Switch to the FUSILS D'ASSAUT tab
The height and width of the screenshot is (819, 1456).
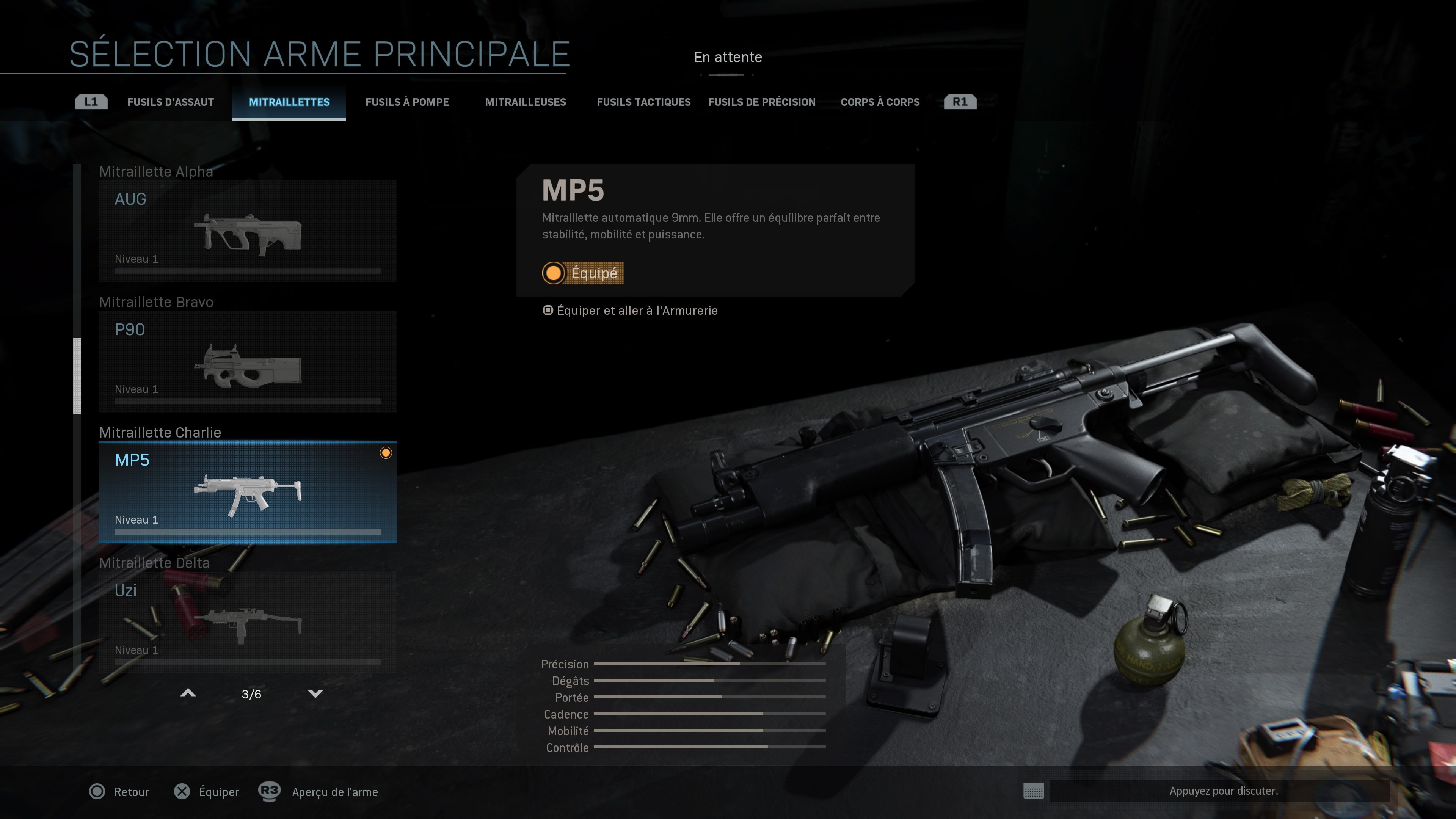(171, 102)
